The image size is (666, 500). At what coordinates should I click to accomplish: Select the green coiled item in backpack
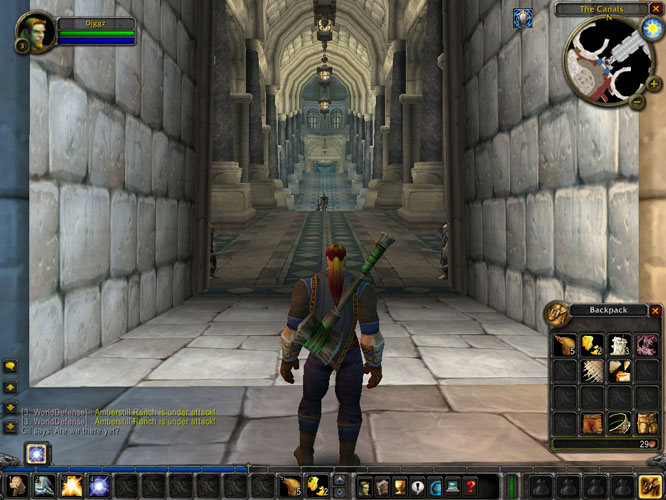620,423
